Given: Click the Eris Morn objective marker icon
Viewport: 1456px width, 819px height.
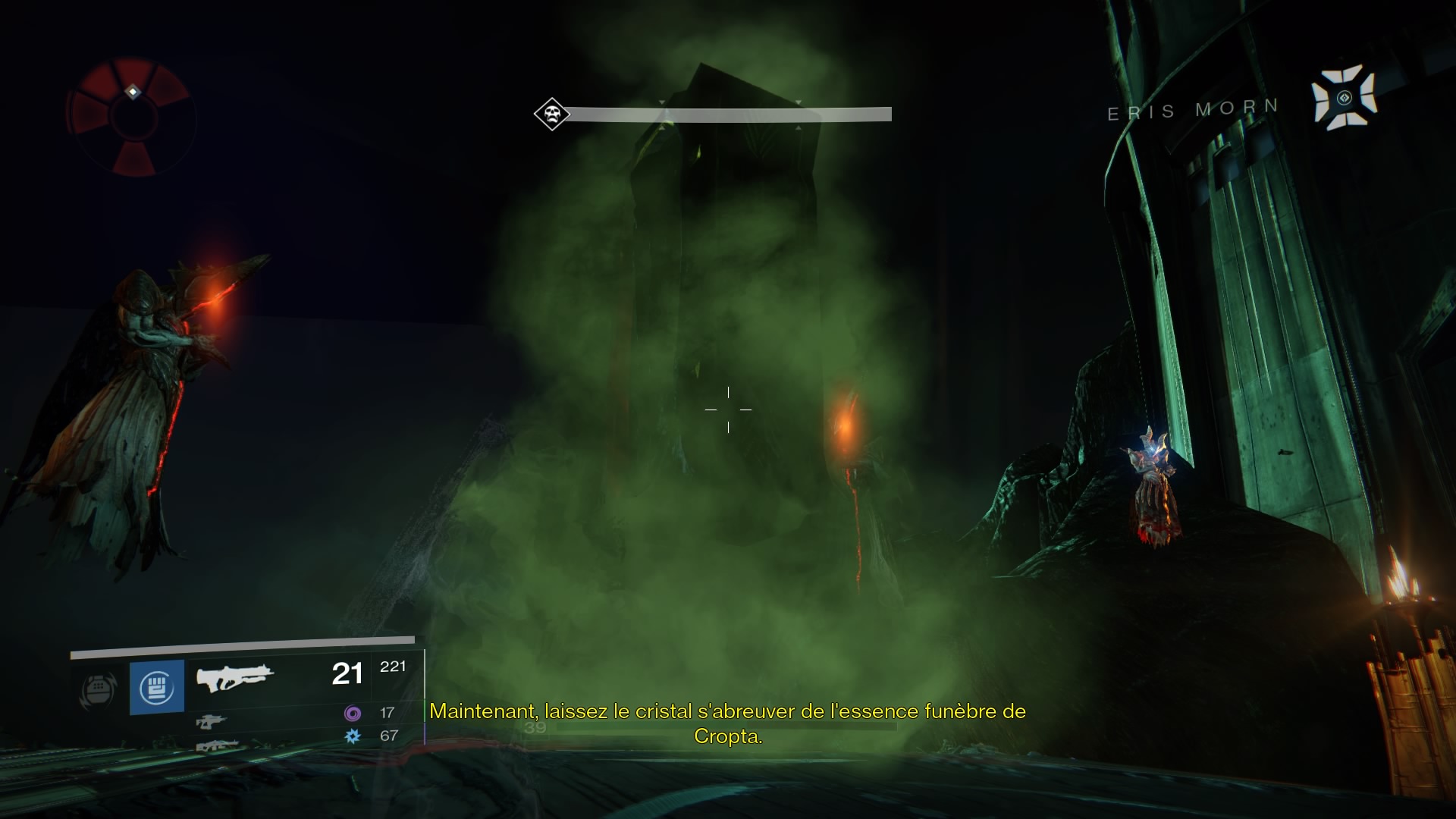Looking at the screenshot, I should (1345, 98).
